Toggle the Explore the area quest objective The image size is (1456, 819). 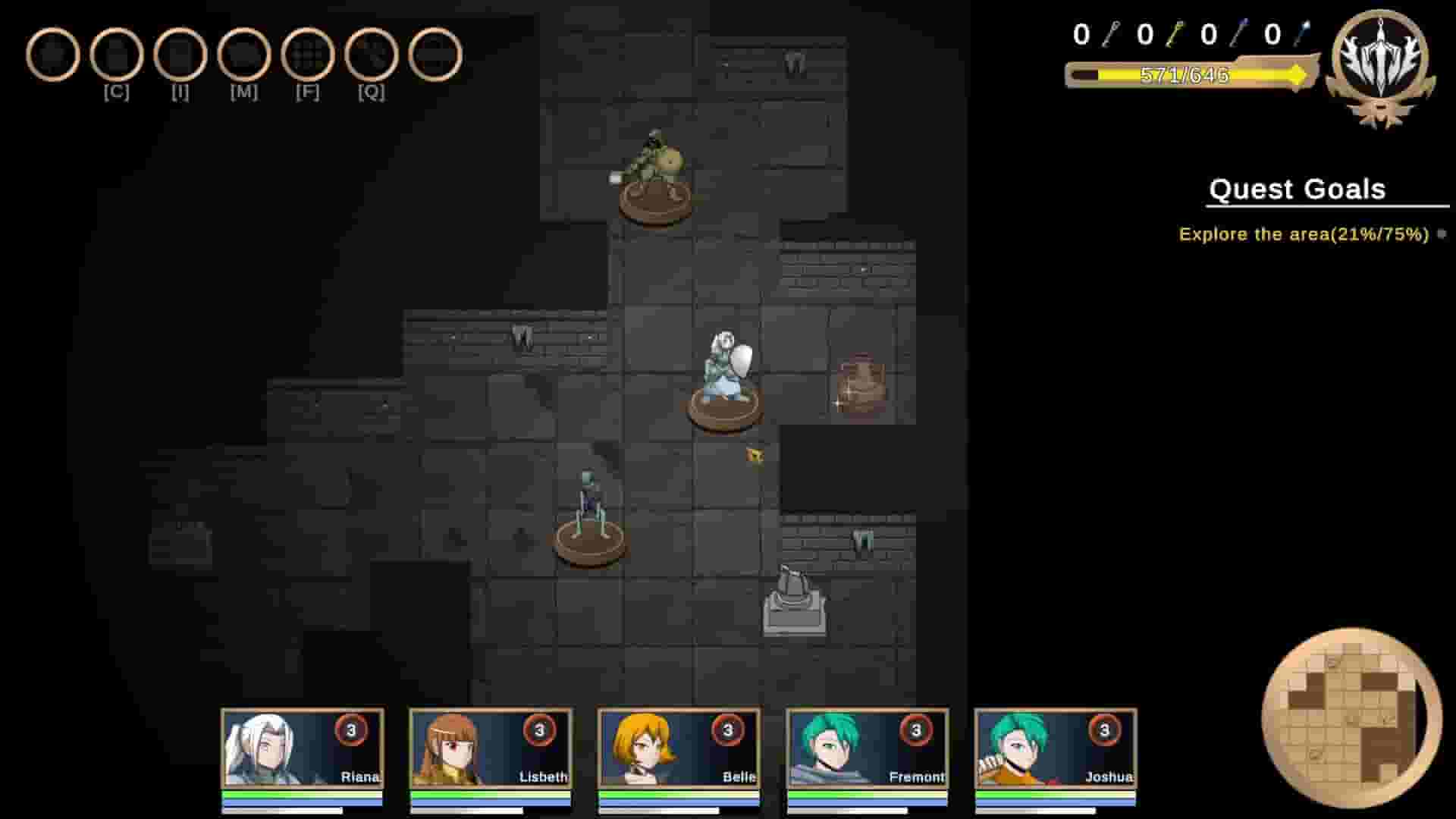1303,234
